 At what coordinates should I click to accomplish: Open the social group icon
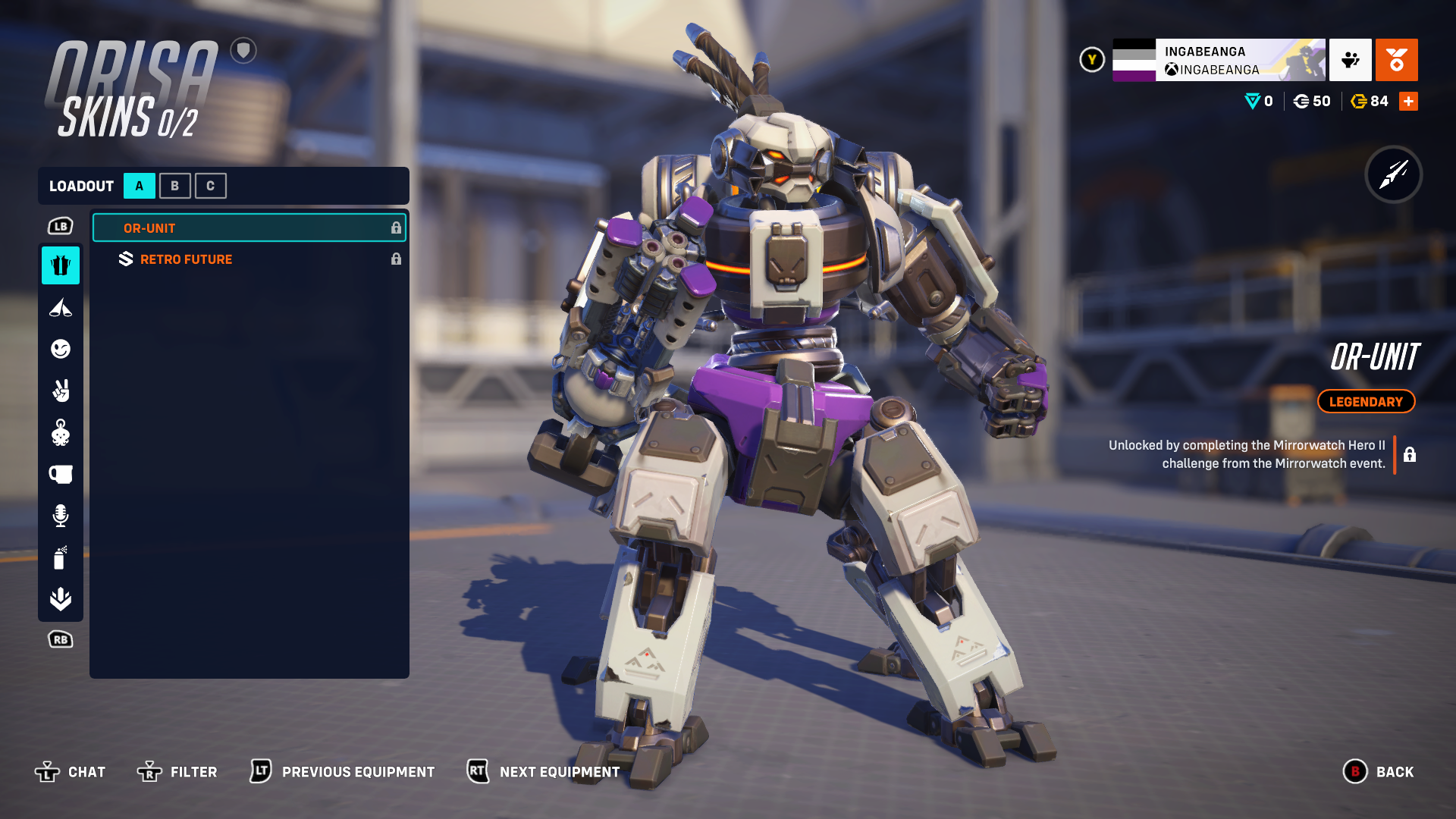coord(1351,60)
